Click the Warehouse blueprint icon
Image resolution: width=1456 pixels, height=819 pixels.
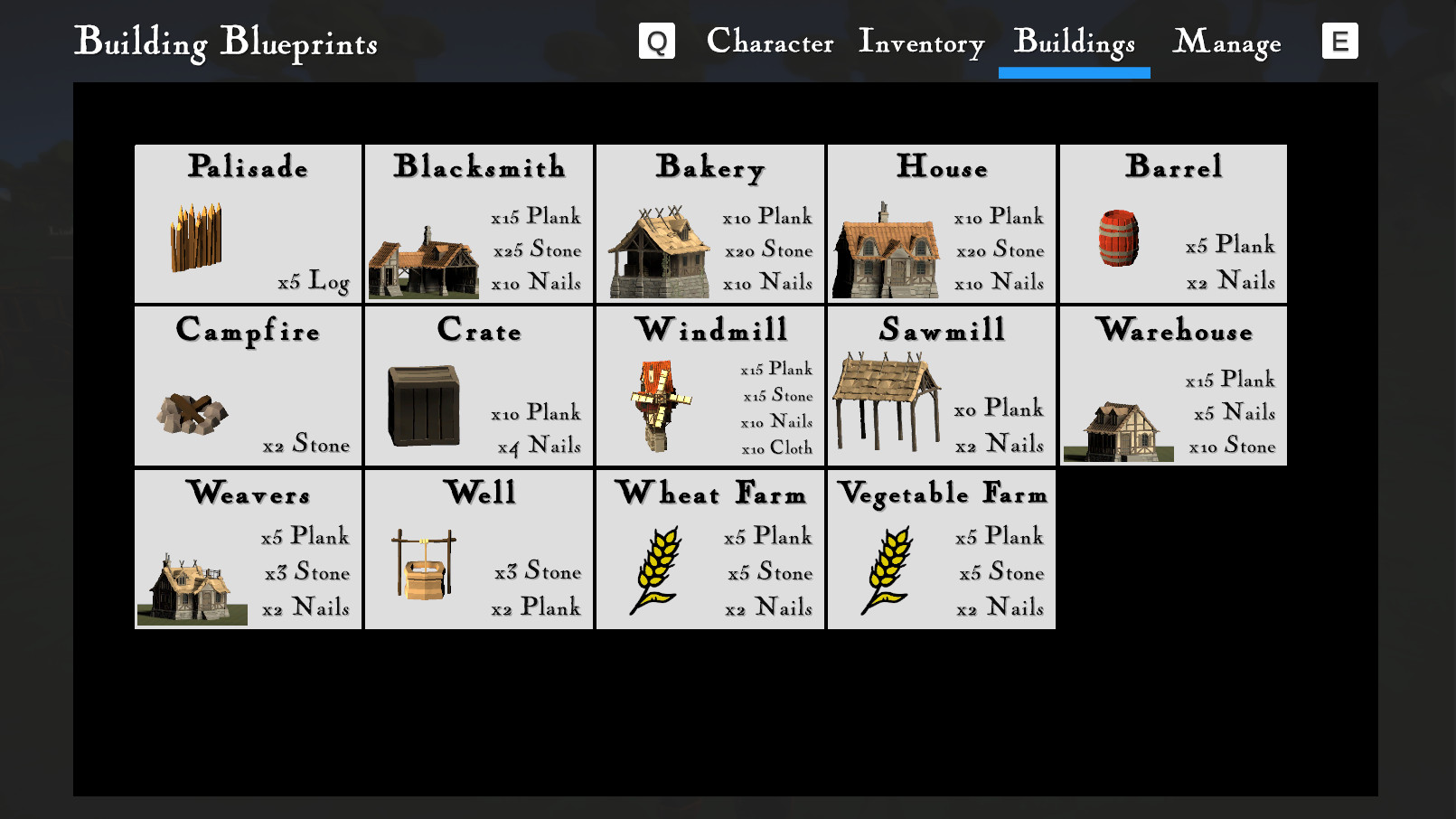click(x=1117, y=432)
